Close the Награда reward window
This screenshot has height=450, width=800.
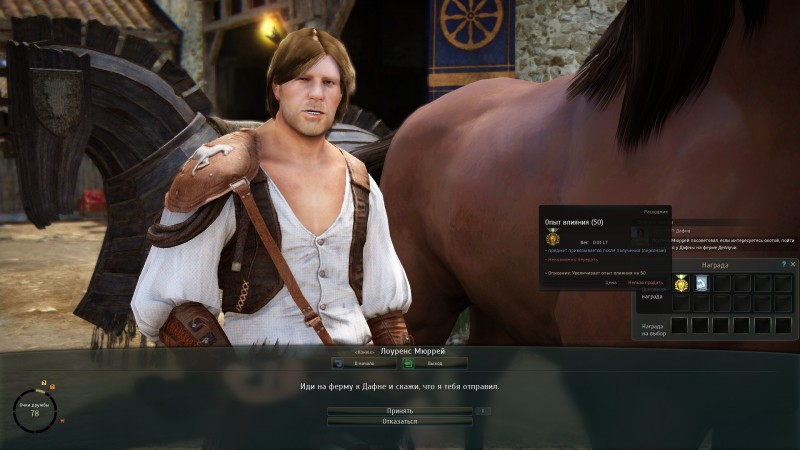tap(793, 264)
